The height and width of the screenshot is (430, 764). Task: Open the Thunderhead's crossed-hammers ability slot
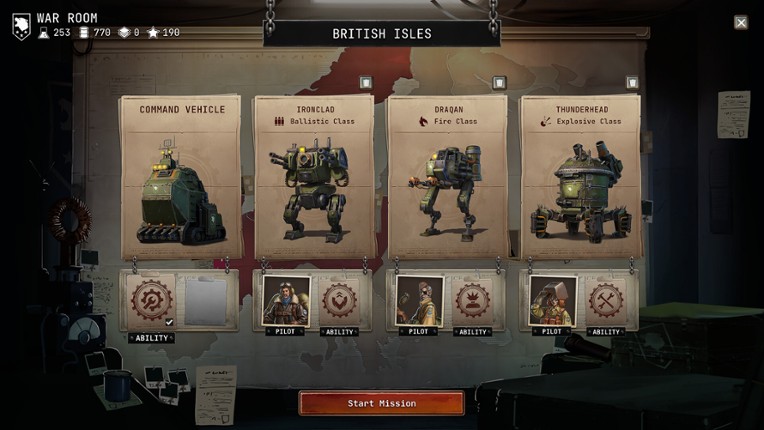(606, 300)
